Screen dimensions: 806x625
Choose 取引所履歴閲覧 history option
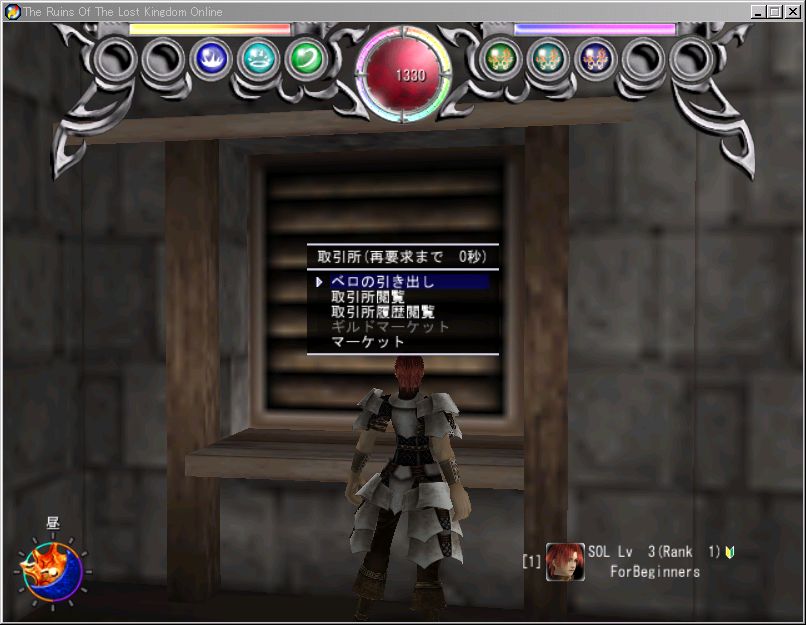(x=383, y=312)
